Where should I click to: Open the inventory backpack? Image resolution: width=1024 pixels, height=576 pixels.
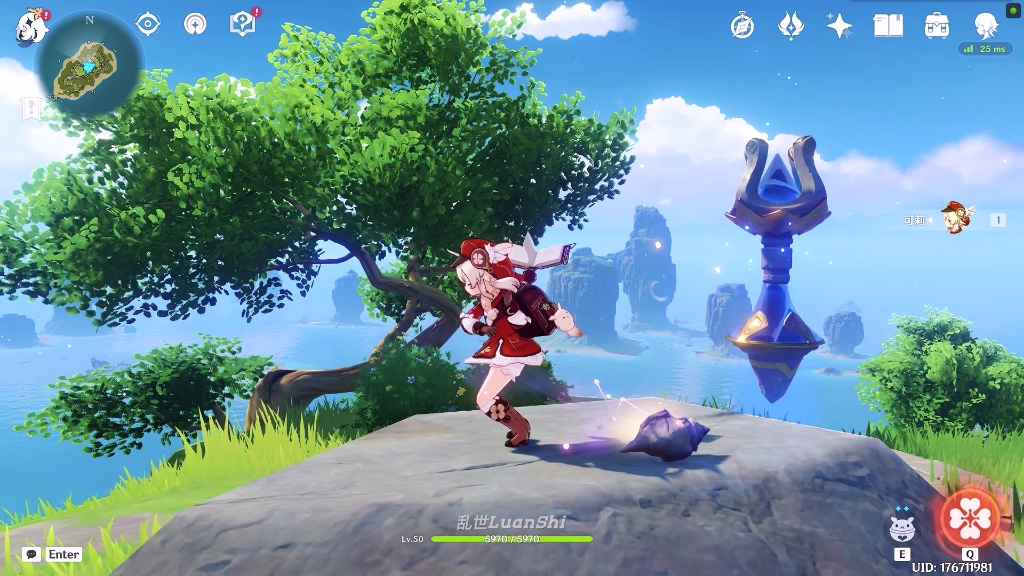point(937,26)
